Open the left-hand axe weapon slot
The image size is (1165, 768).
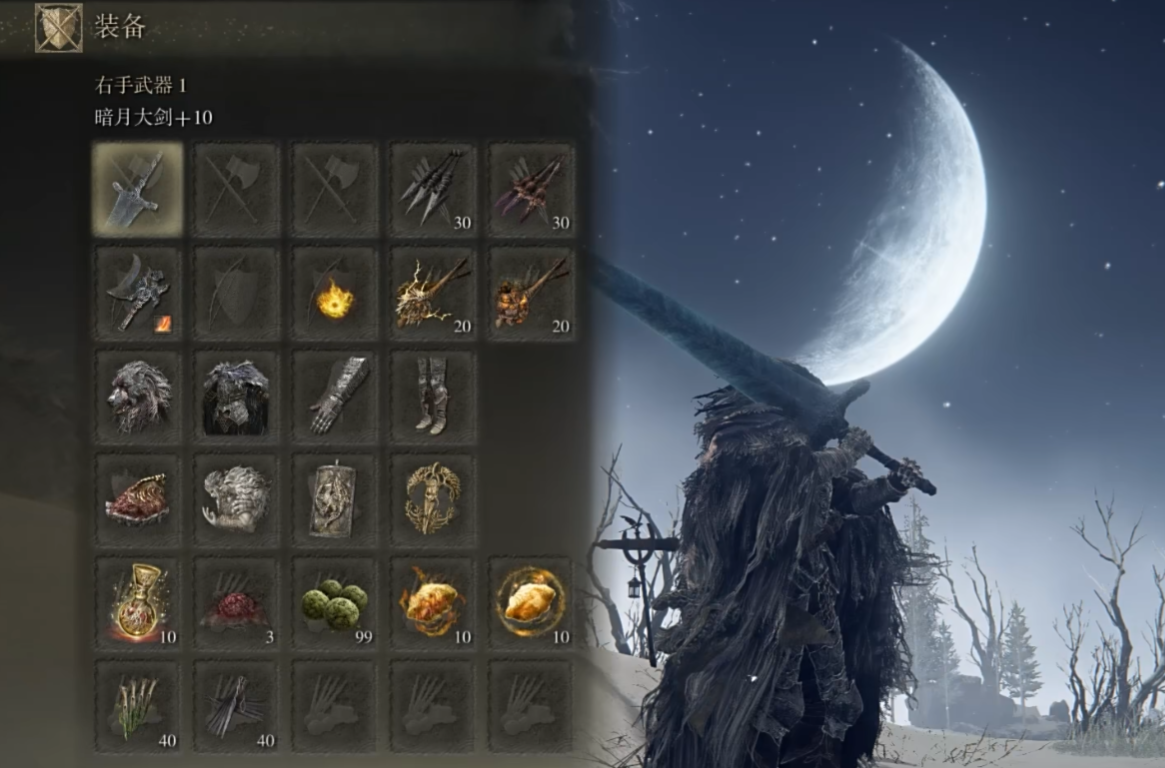138,291
